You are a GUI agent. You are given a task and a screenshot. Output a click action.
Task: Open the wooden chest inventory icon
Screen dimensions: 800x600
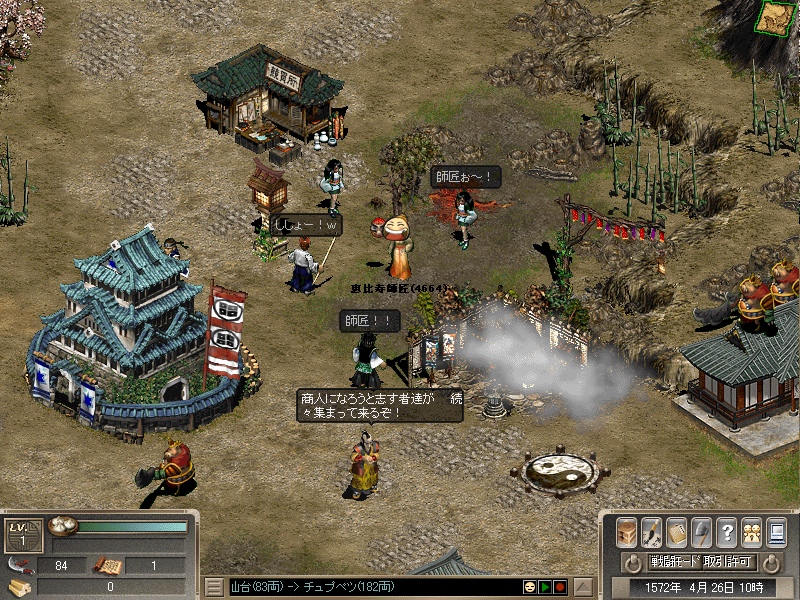[627, 531]
